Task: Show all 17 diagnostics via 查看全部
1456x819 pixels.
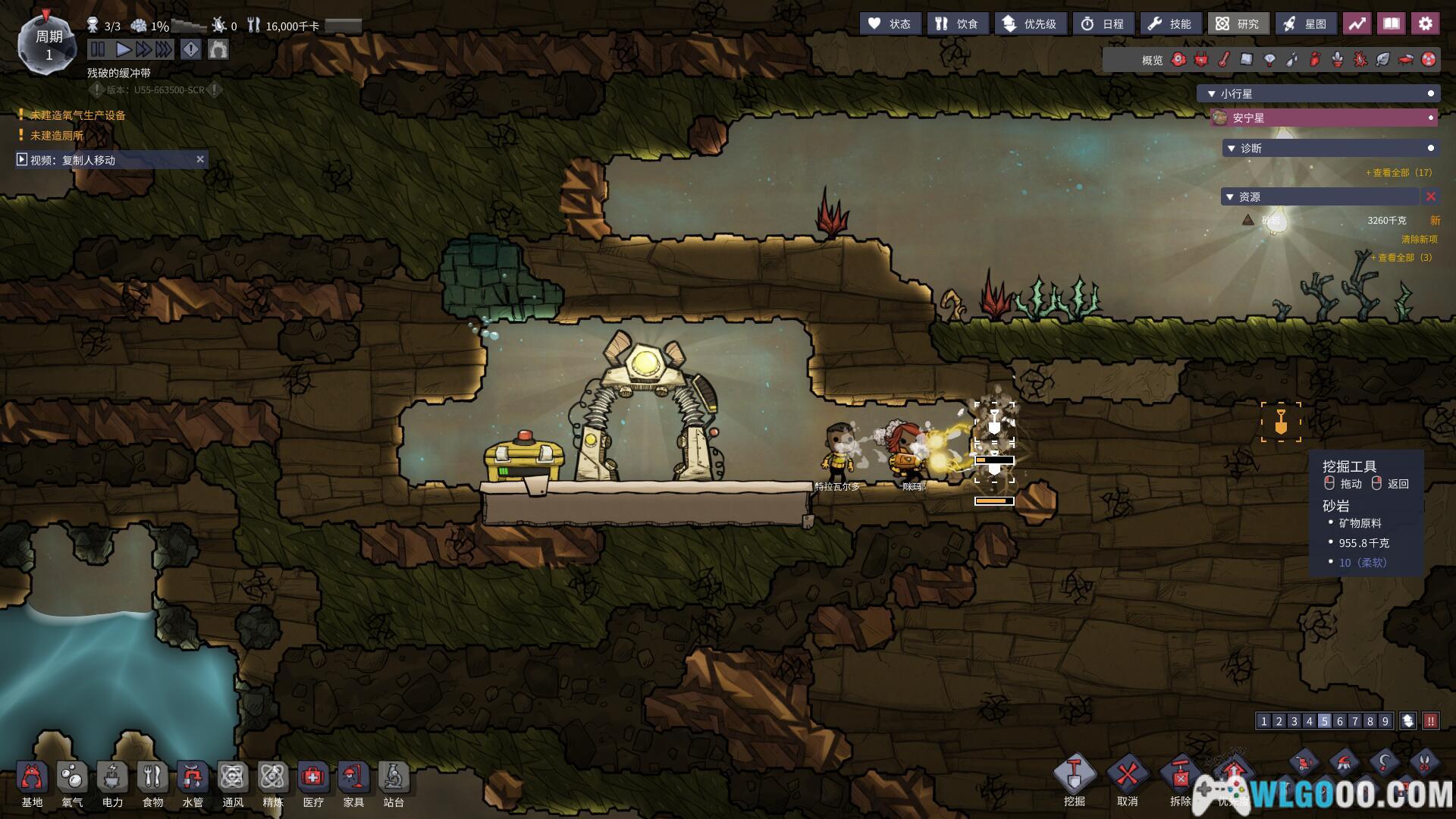Action: click(x=1398, y=173)
